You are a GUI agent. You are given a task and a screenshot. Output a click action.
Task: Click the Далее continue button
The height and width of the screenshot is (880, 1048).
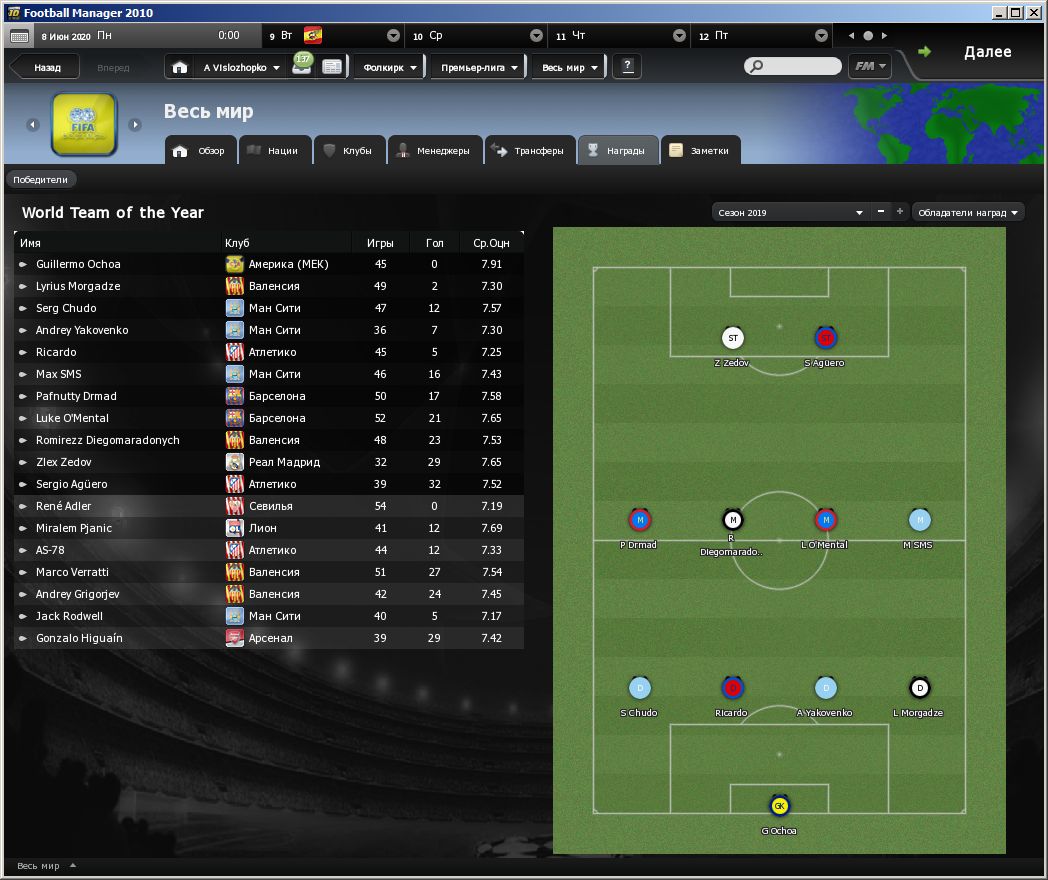point(986,52)
